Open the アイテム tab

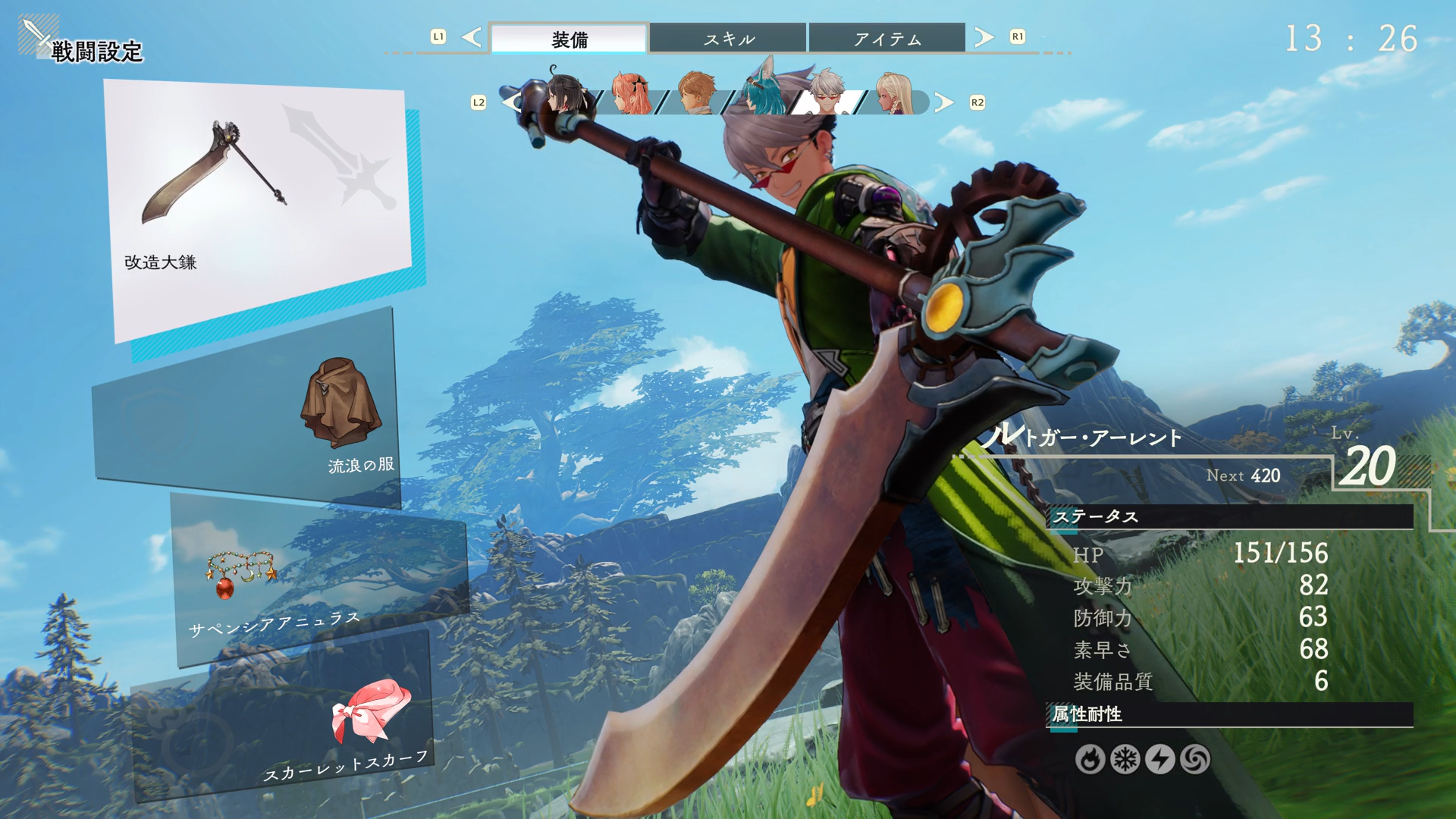point(887,39)
